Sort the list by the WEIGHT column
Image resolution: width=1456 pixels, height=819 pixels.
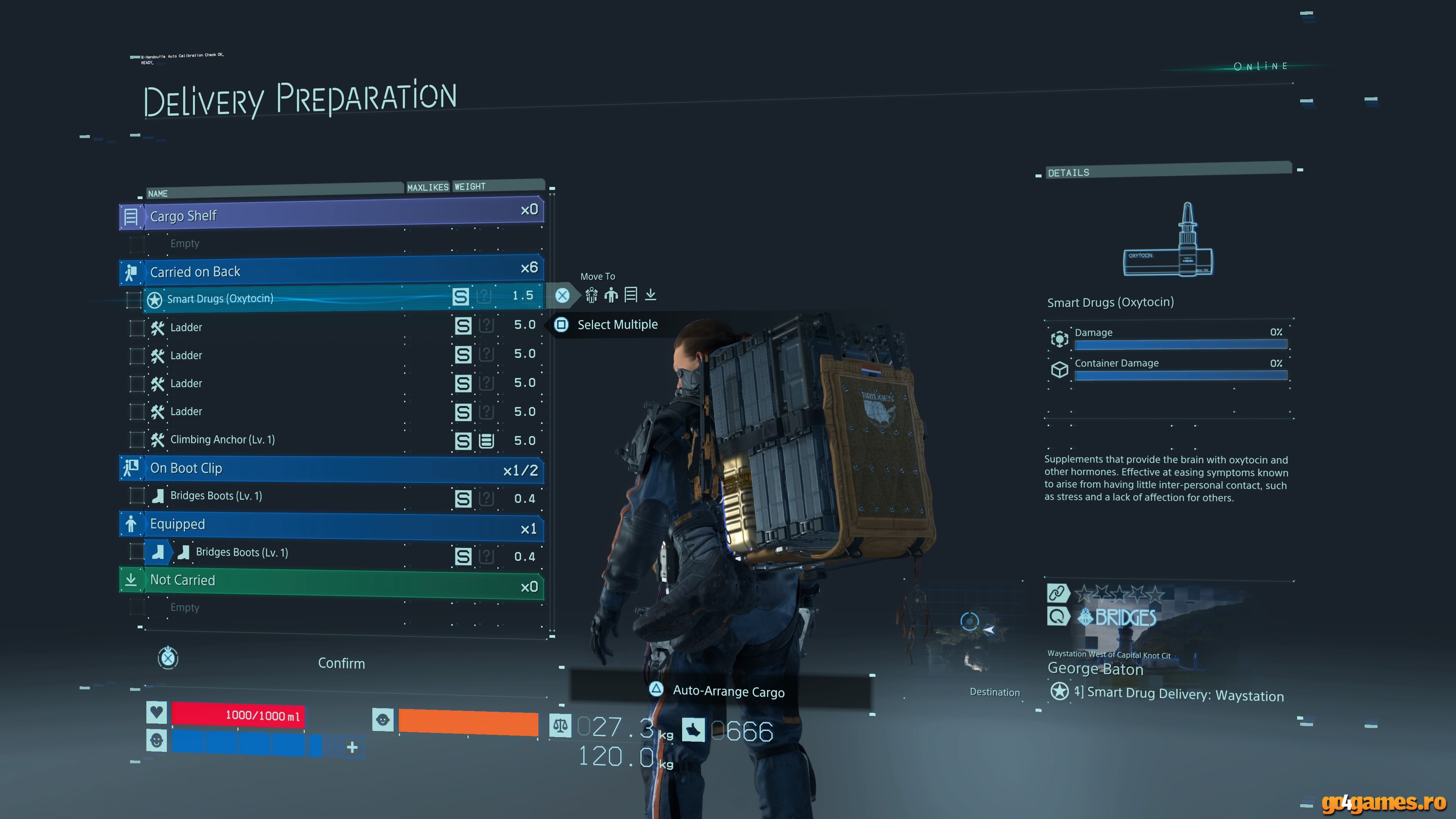(470, 187)
